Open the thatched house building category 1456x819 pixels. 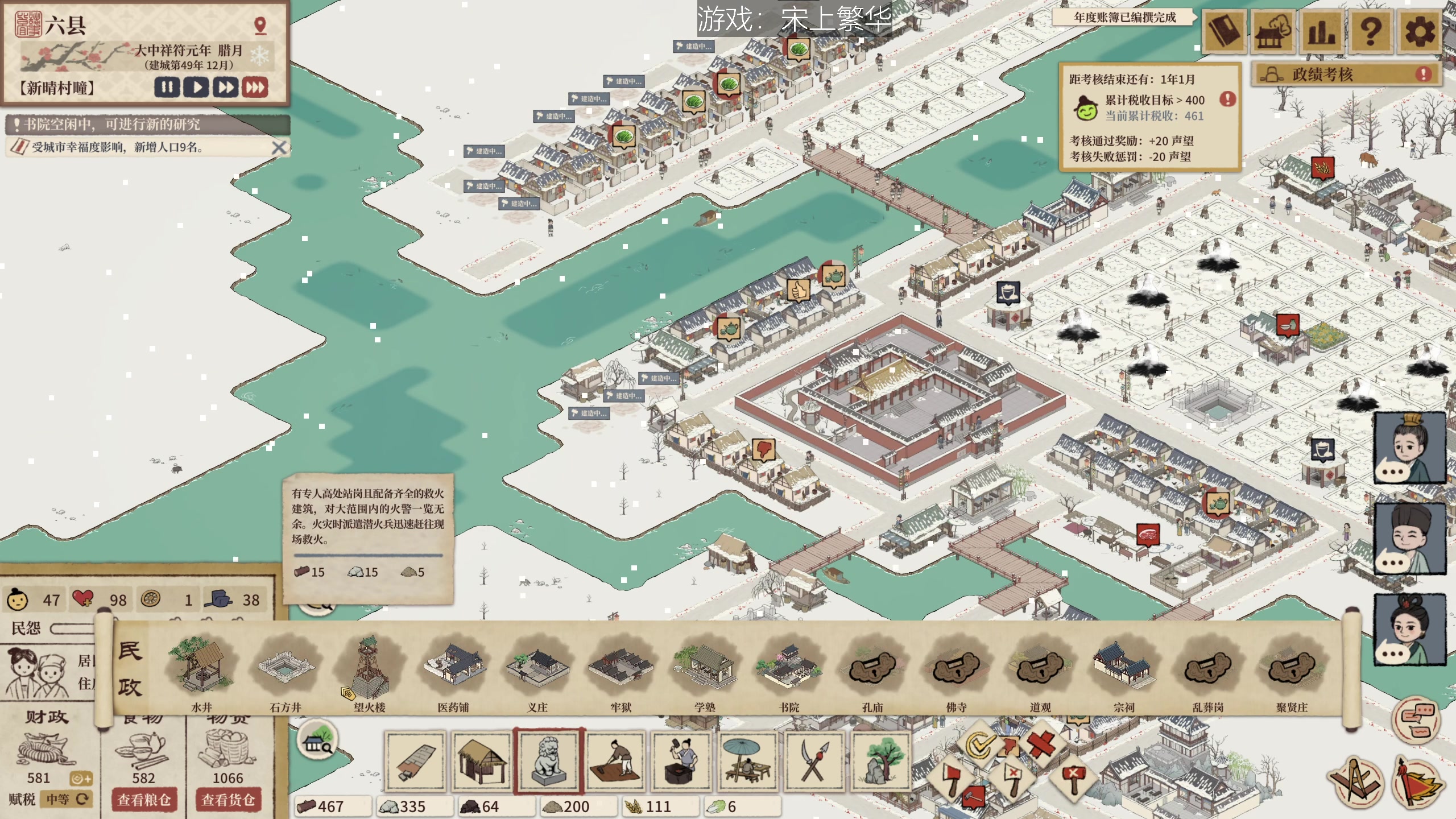pos(482,760)
